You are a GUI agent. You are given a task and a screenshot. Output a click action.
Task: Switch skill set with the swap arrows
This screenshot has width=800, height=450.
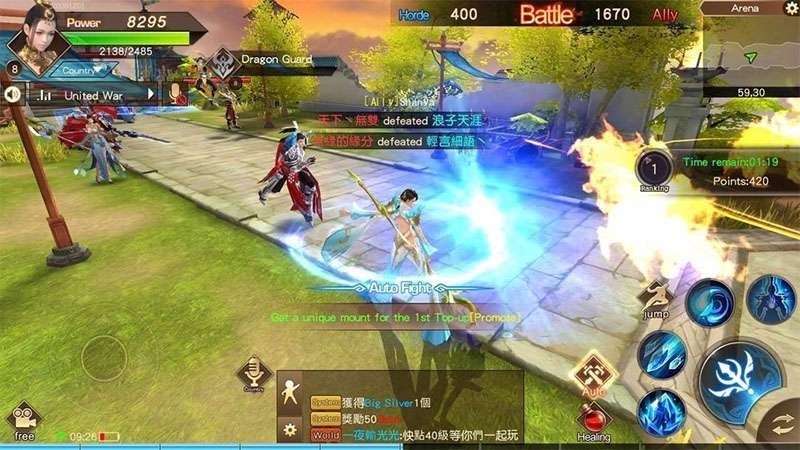[x=780, y=420]
